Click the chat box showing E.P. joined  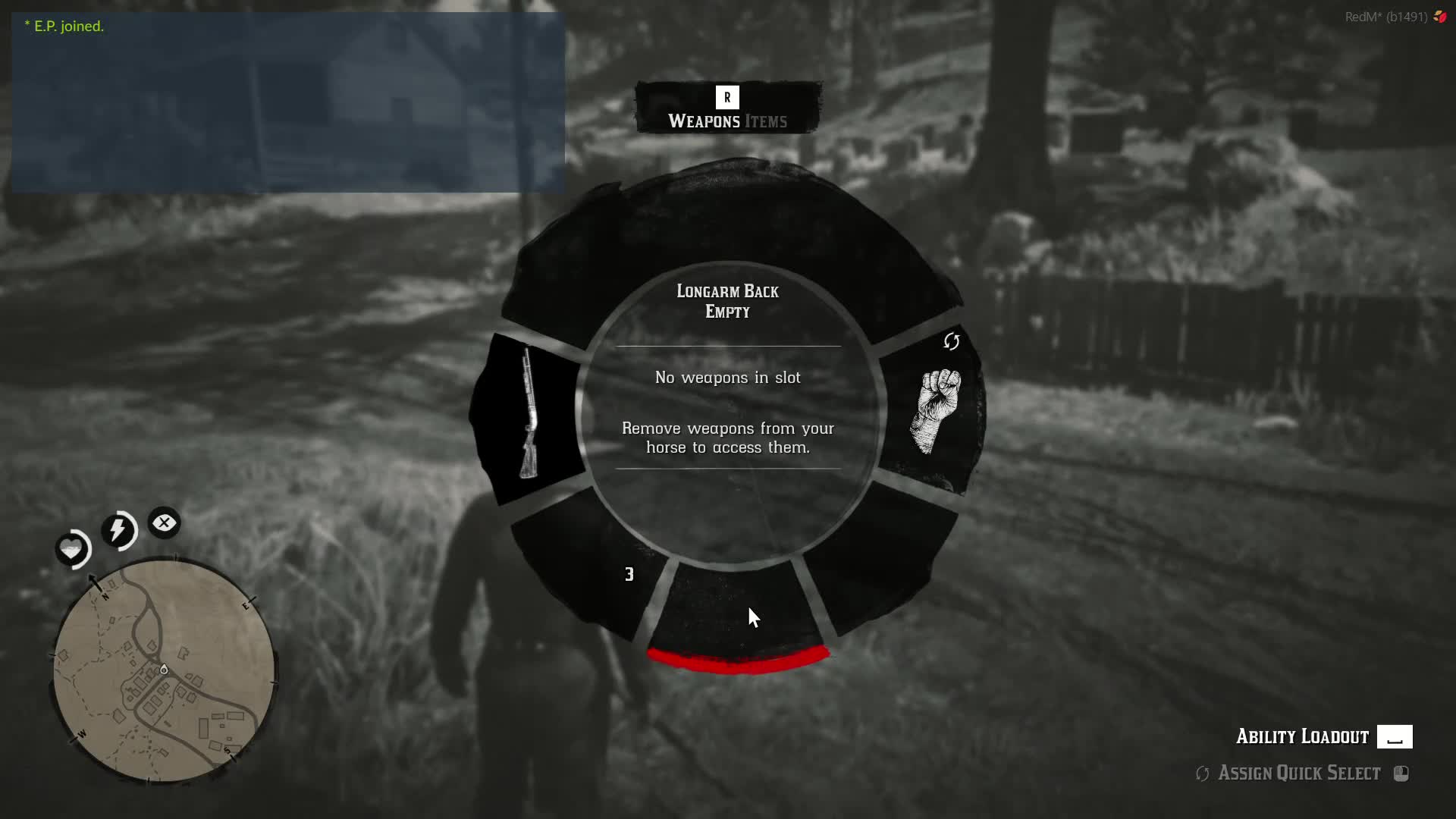(288, 102)
